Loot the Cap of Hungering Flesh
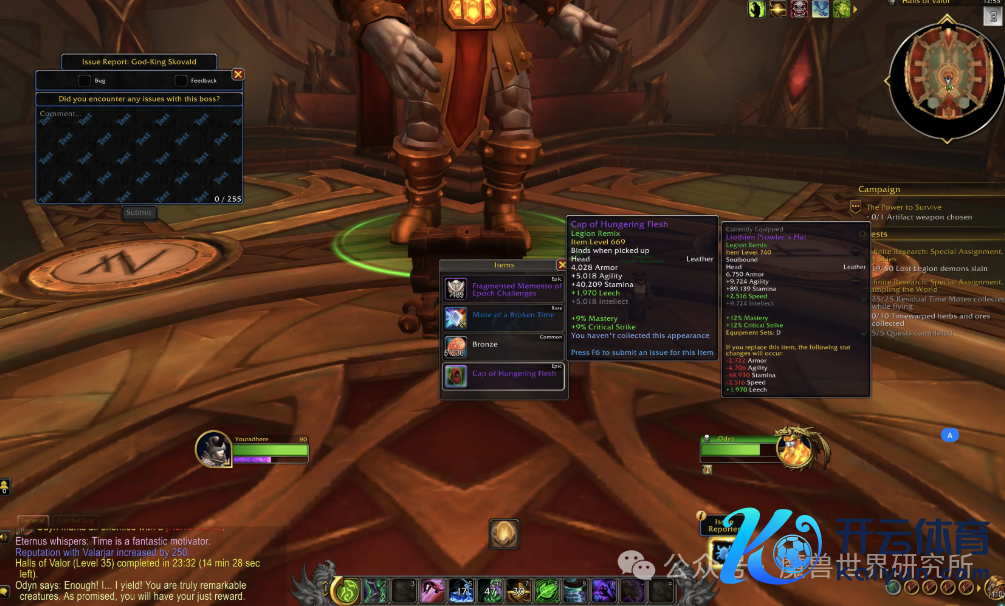 (x=456, y=376)
